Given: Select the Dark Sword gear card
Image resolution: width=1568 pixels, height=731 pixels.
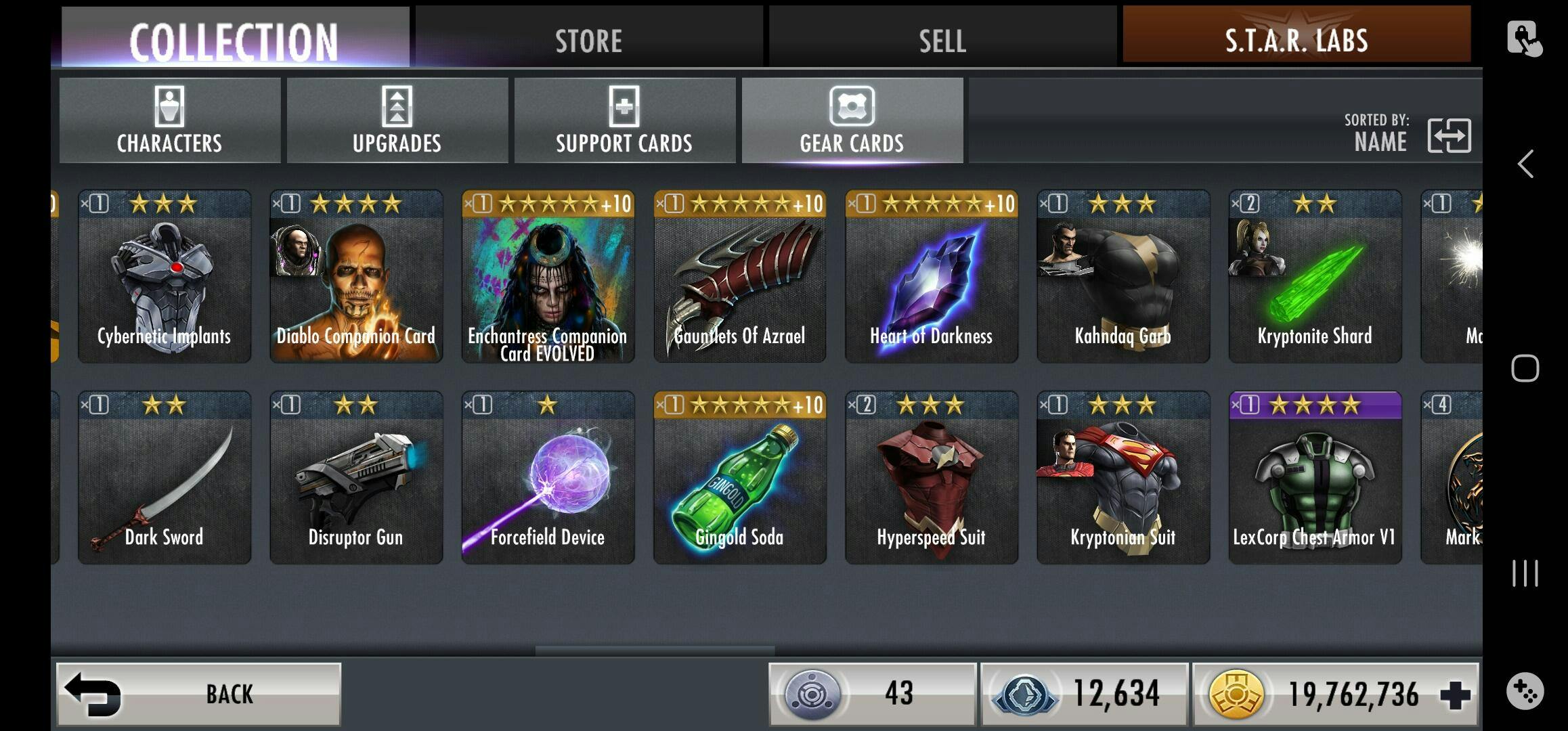Looking at the screenshot, I should 165,478.
